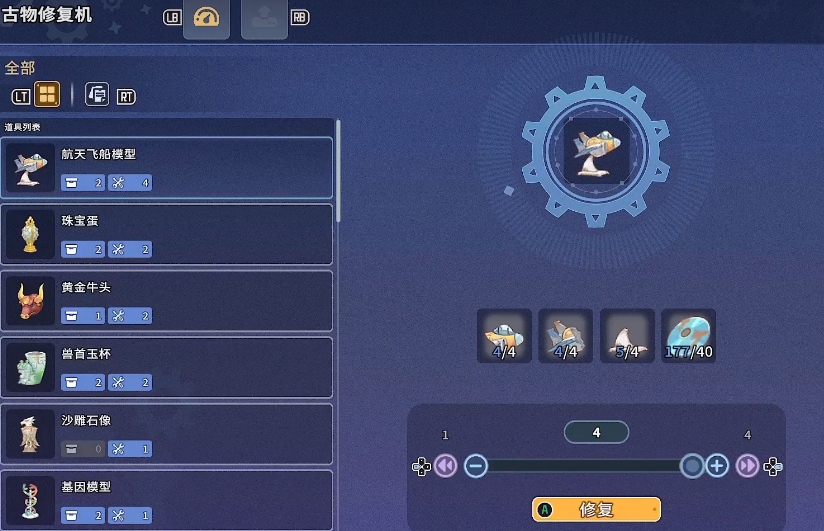This screenshot has height=531, width=824.
Task: Set quantity to minimum with double-arrow left
Action: click(x=446, y=466)
